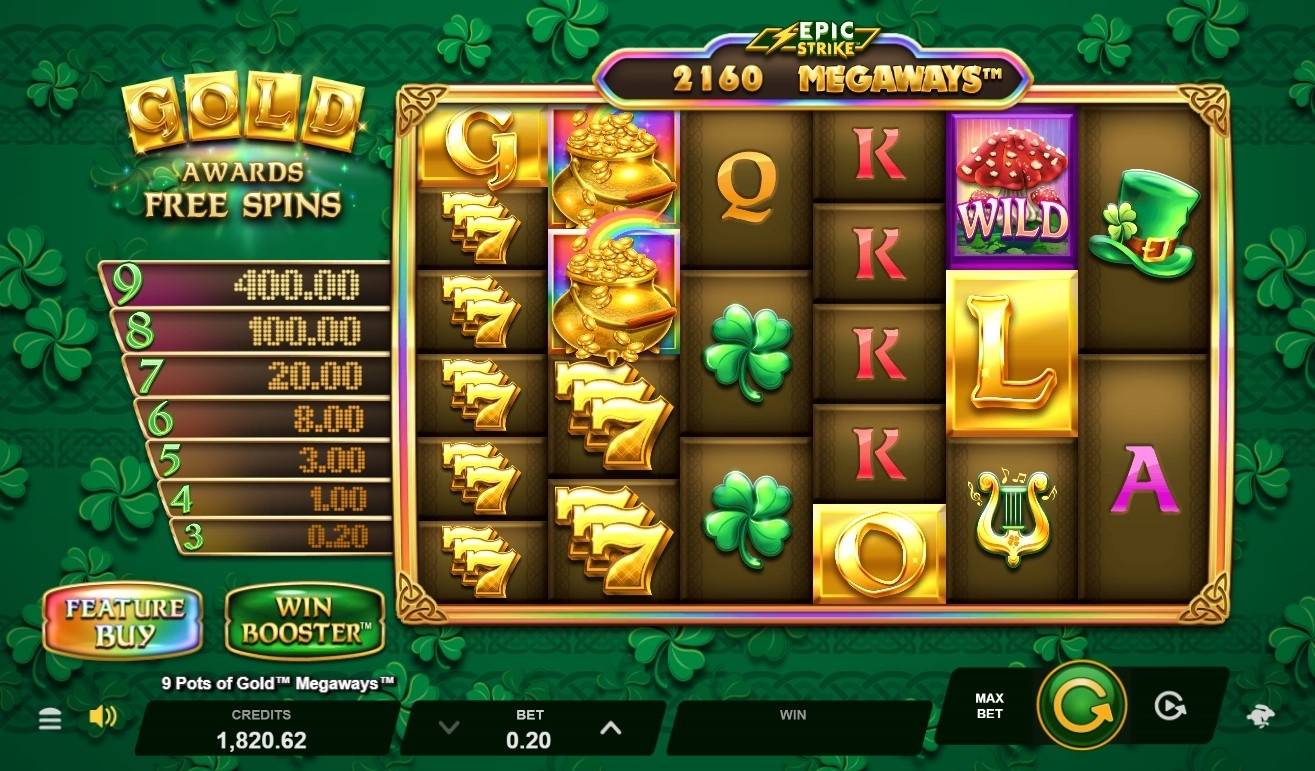Decrease the bet amount

pos(449,728)
